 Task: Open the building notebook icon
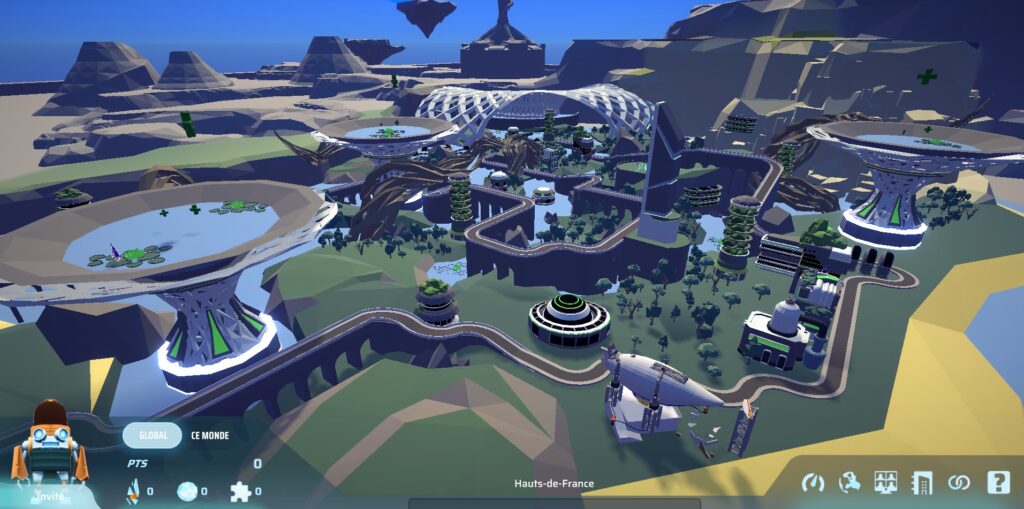point(921,483)
